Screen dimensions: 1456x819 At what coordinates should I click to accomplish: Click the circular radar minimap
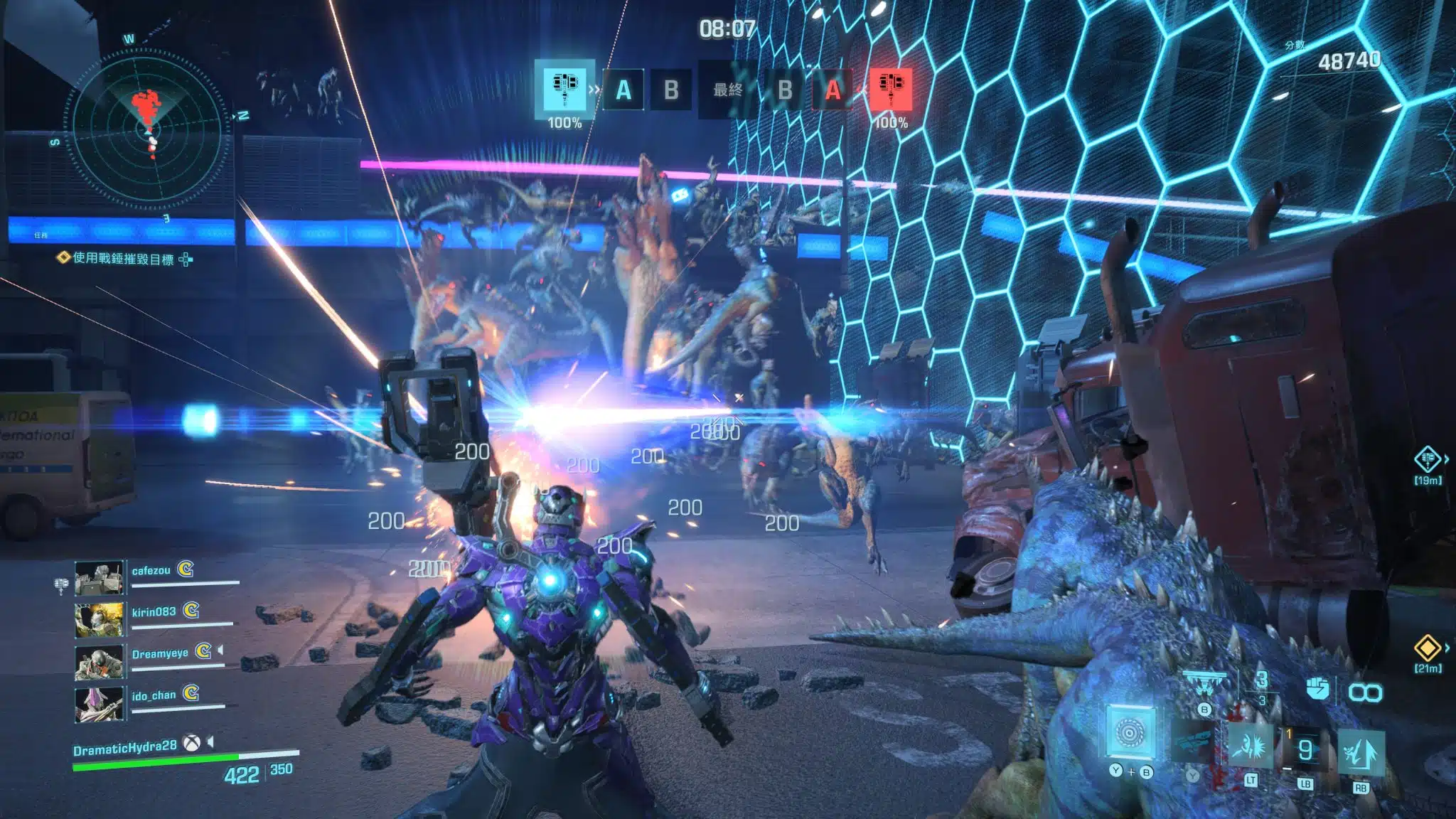tap(151, 128)
